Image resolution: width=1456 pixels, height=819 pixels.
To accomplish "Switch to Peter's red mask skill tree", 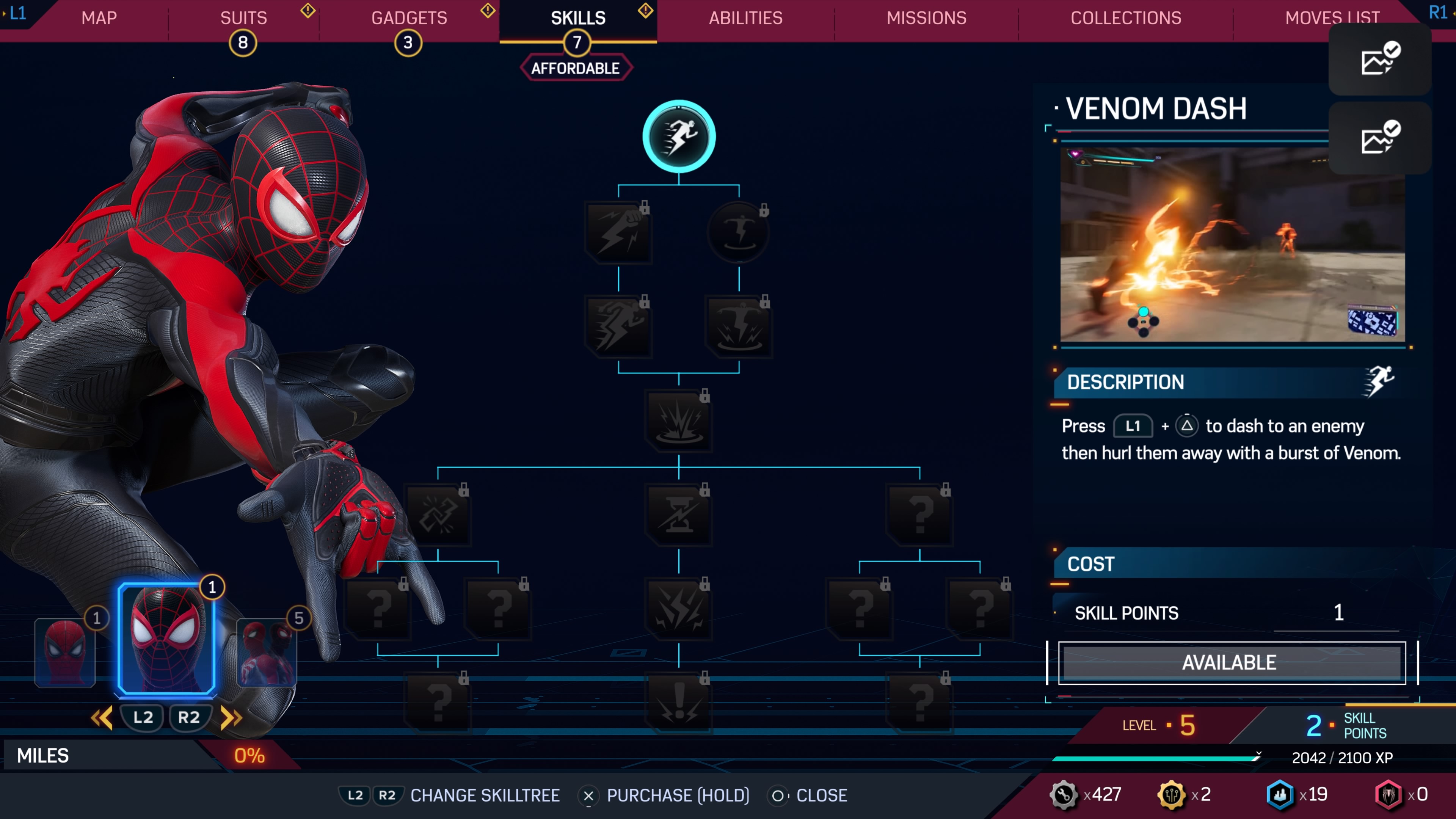I will pyautogui.click(x=64, y=653).
